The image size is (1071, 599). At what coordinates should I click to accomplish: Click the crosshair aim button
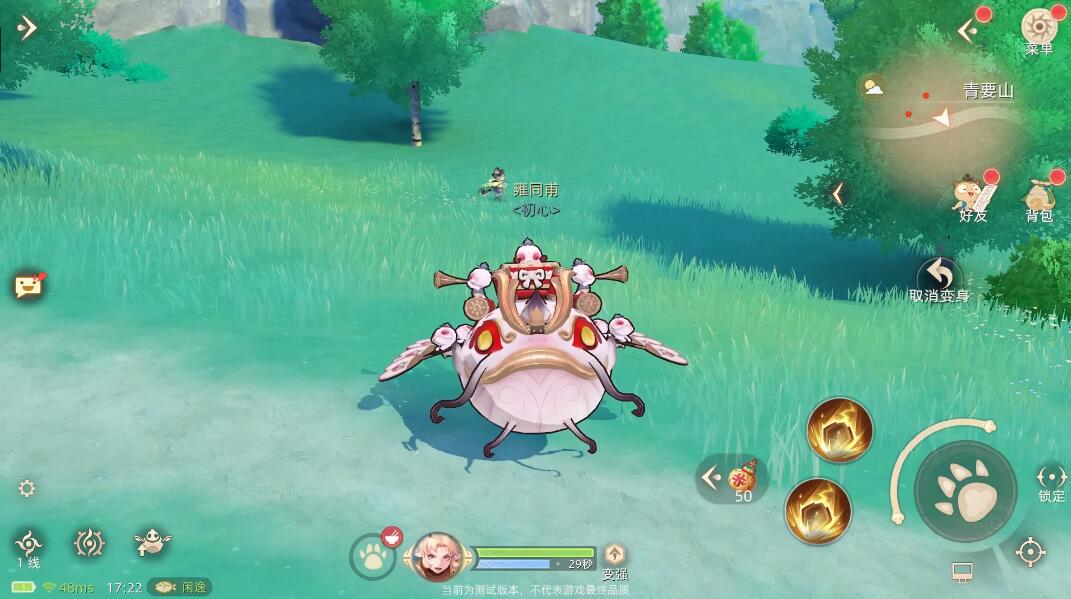[1031, 551]
